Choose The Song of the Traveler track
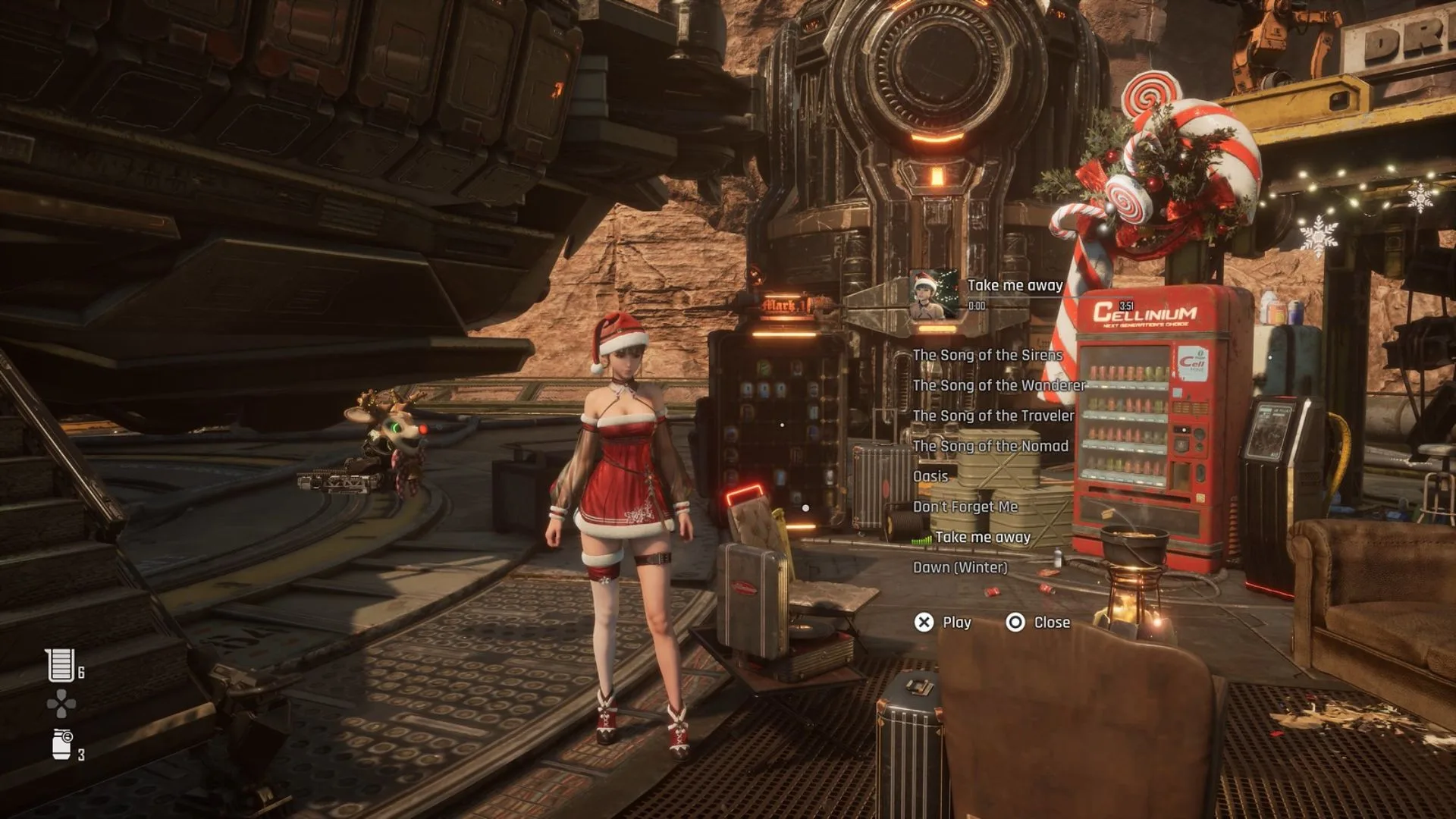Viewport: 1456px width, 819px height. [x=993, y=416]
